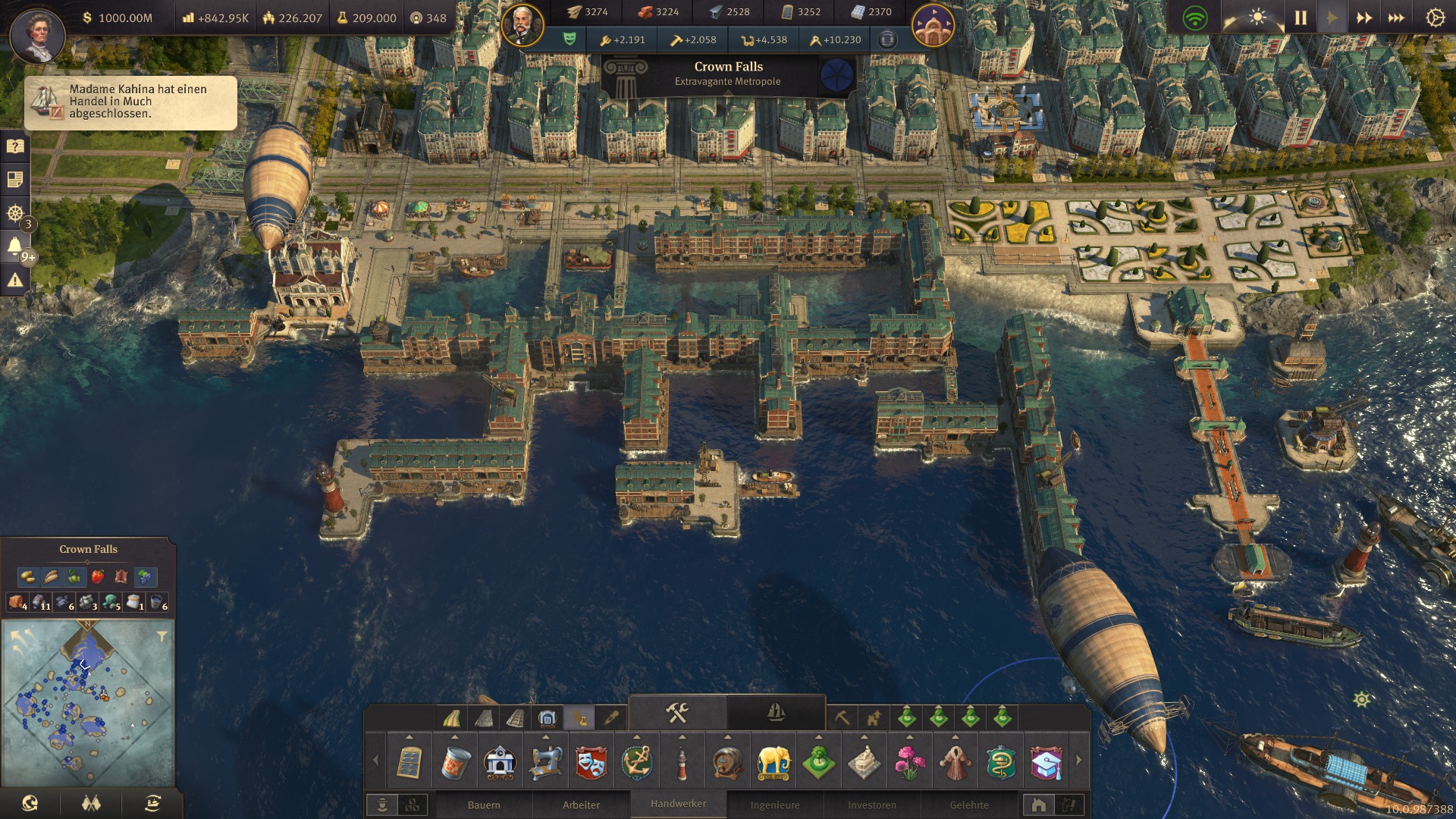Pause the game

coord(1301,17)
